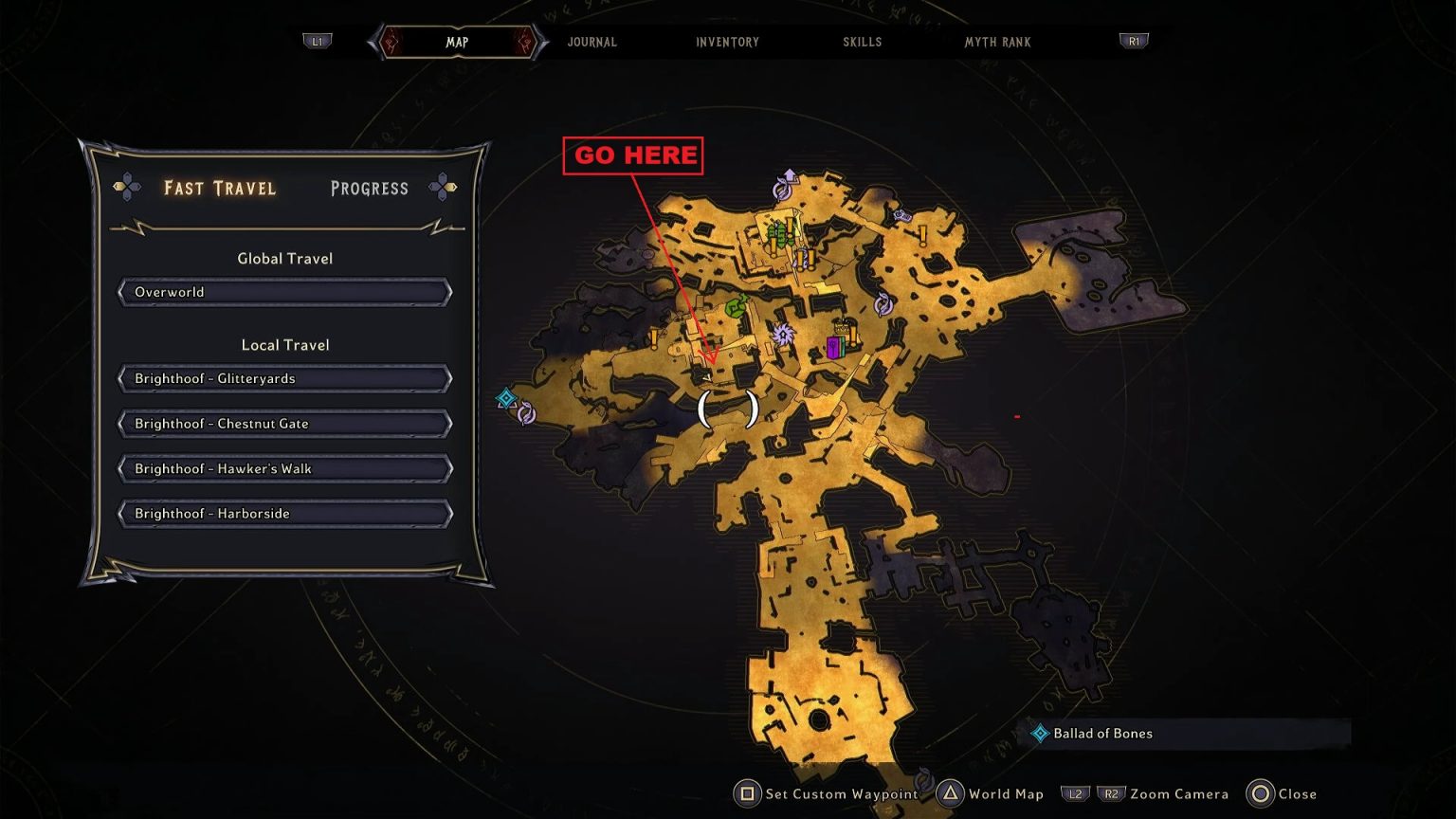Screen dimensions: 1456x819
Task: Switch to the Skills tab
Action: click(862, 42)
